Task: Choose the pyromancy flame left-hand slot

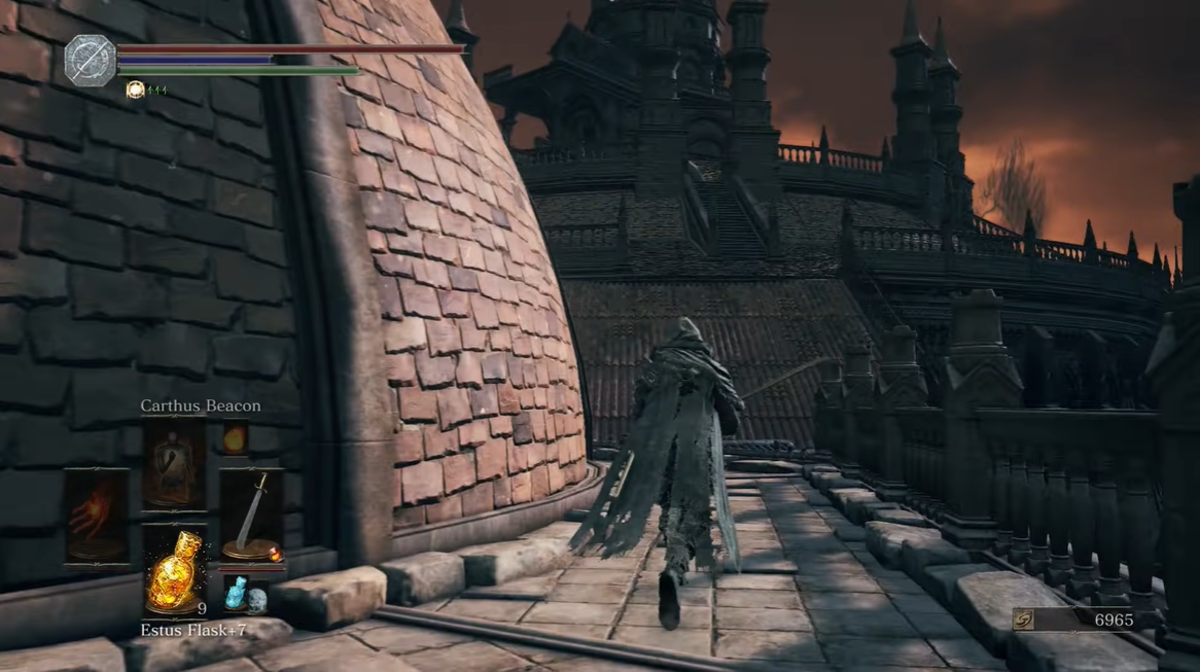Action: 97,515
